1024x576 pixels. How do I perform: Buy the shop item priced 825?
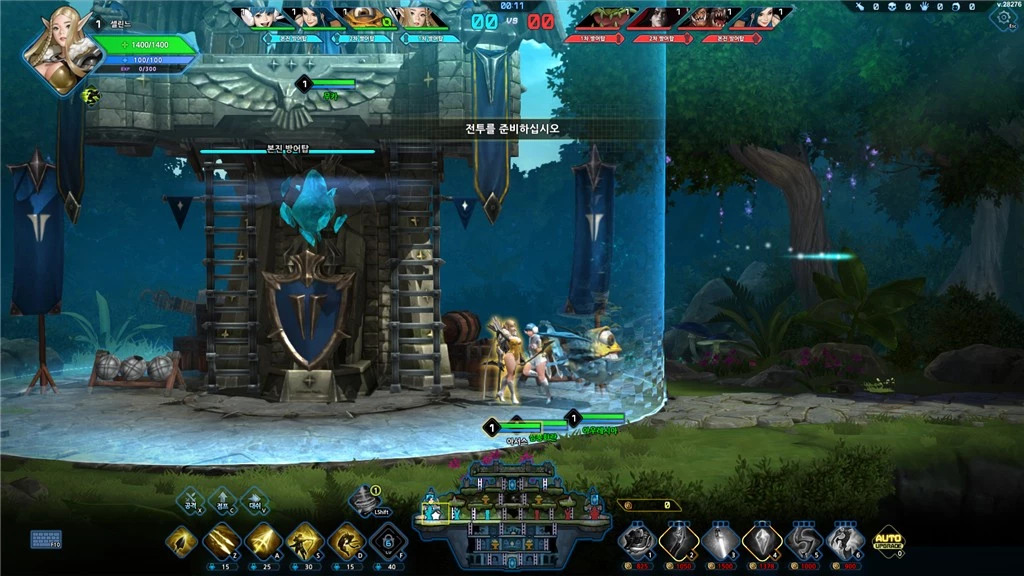tap(637, 542)
